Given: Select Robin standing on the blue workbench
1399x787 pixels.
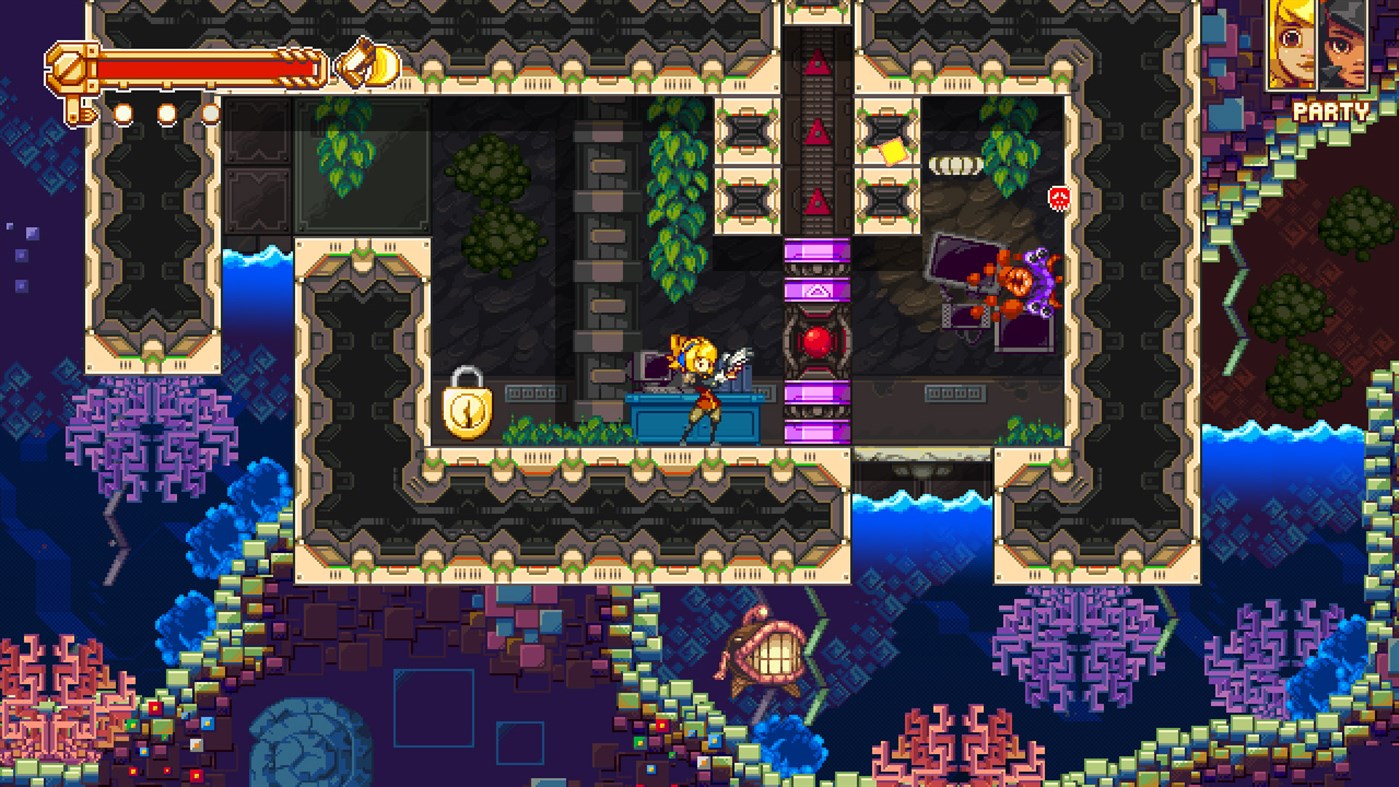Looking at the screenshot, I should point(702,390).
